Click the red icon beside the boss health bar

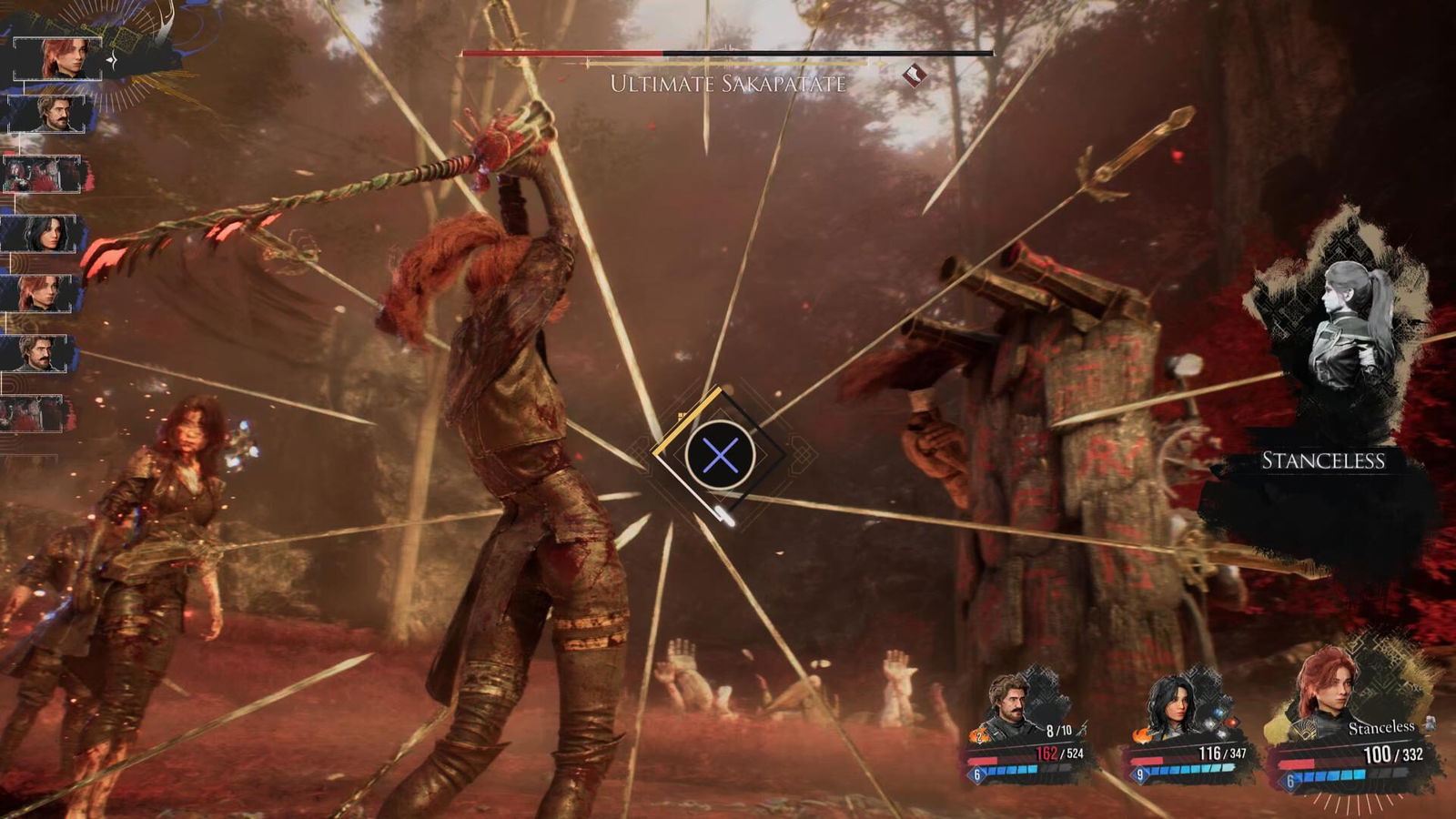(x=915, y=75)
